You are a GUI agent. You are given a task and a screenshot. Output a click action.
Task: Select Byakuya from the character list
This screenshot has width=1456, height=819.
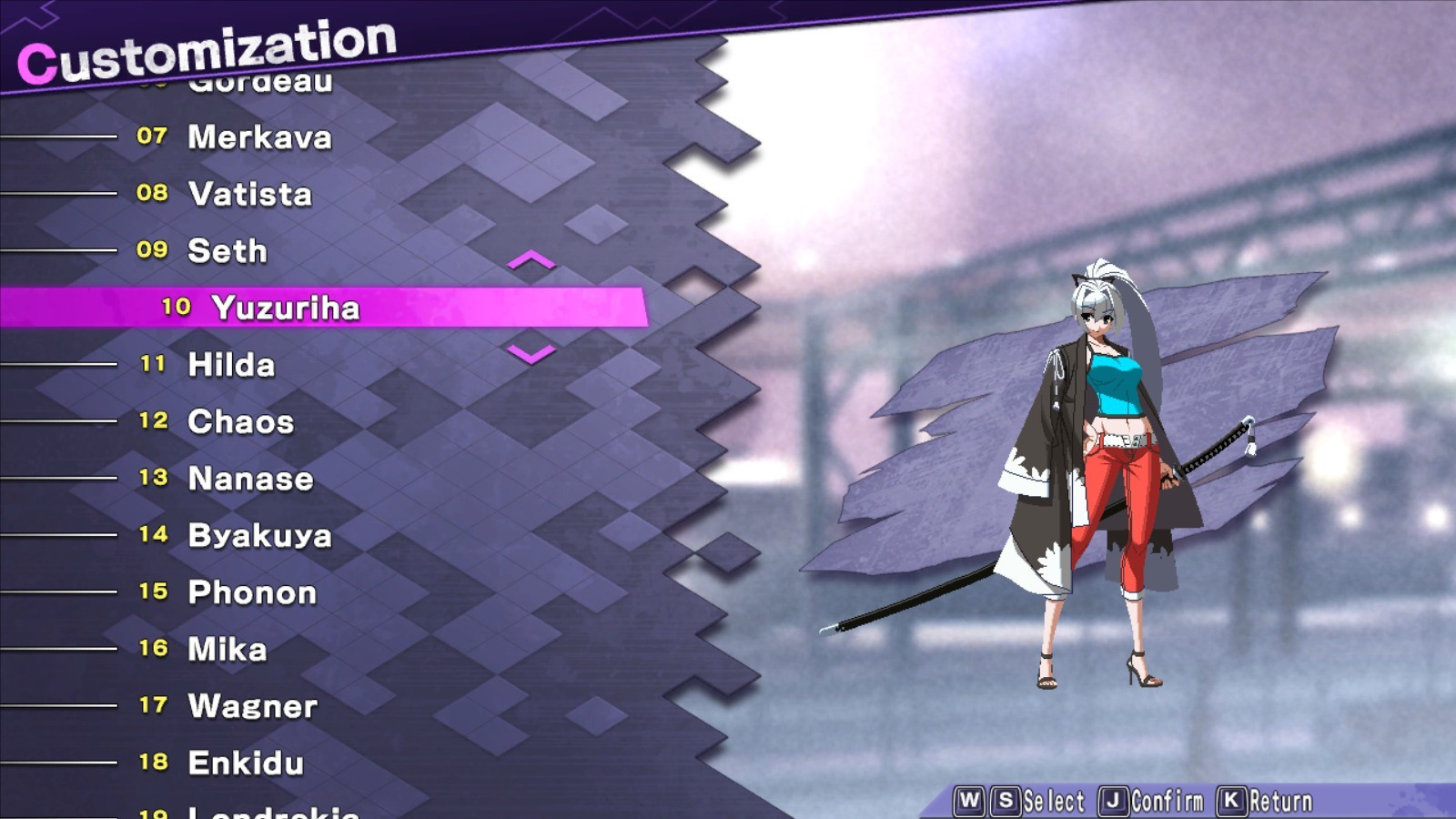tap(261, 536)
